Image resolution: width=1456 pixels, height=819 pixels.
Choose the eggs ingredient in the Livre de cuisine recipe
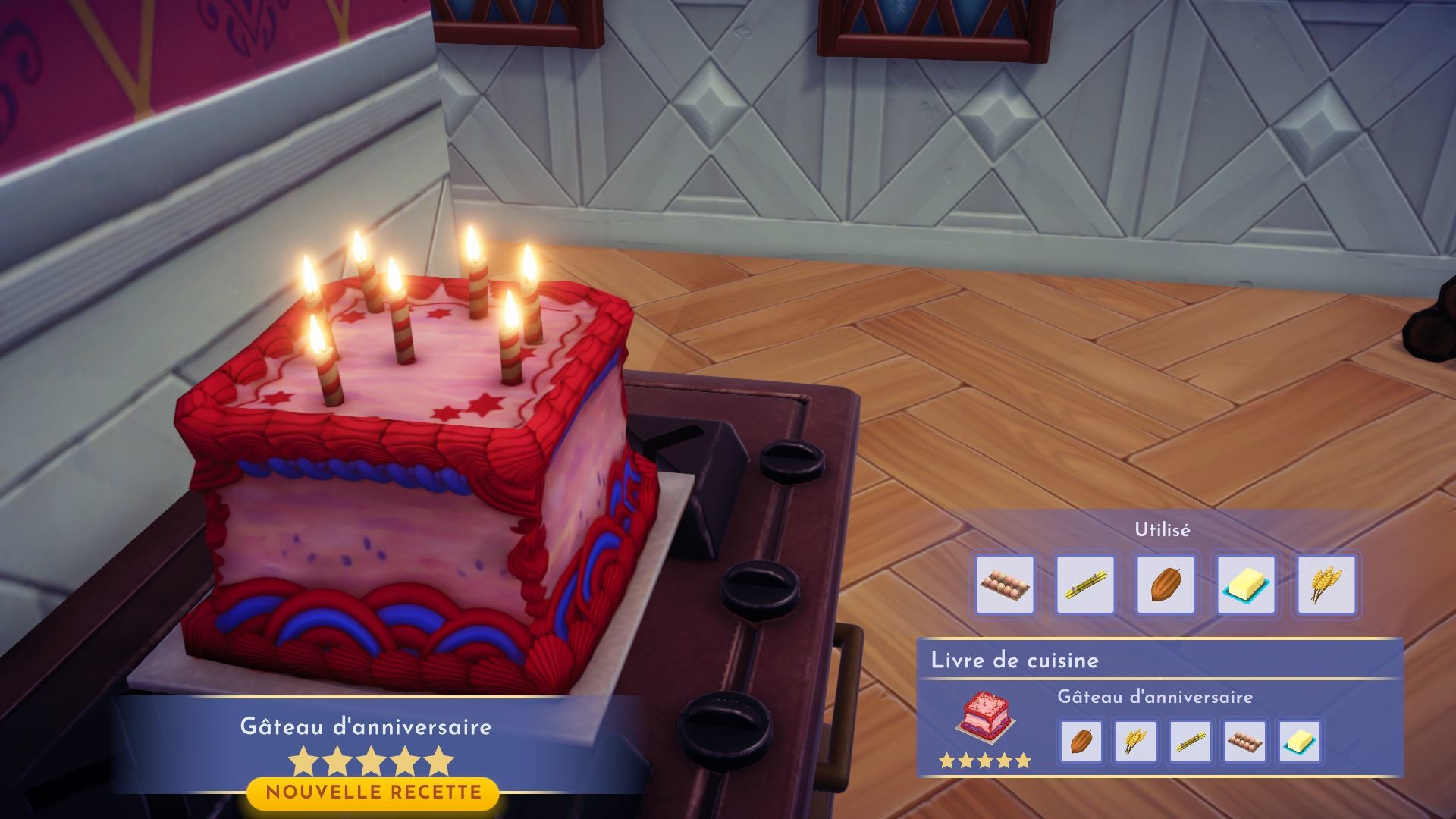(1245, 741)
